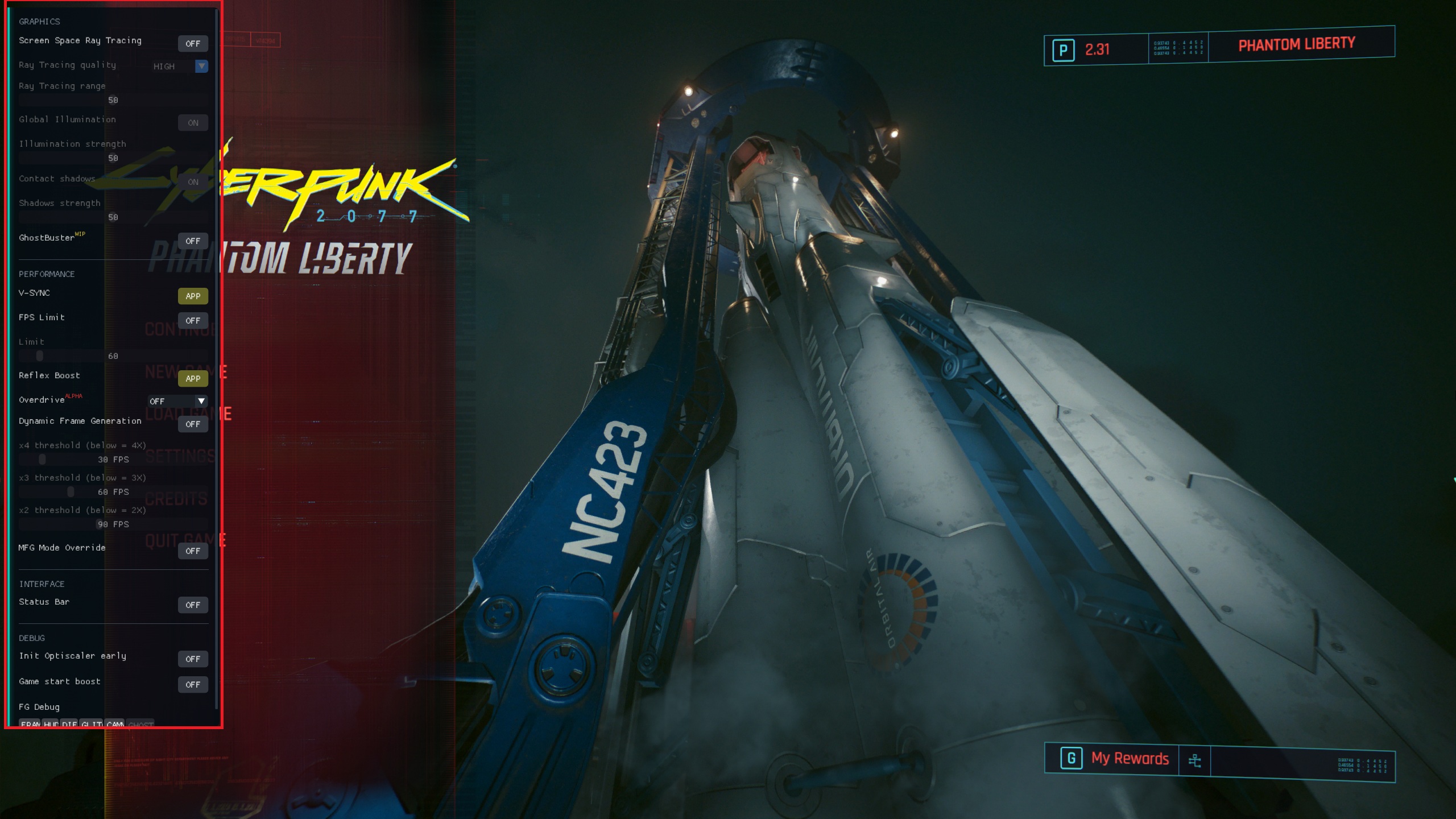Viewport: 1456px width, 819px height.
Task: Show the overlay Status Bar
Action: [193, 605]
